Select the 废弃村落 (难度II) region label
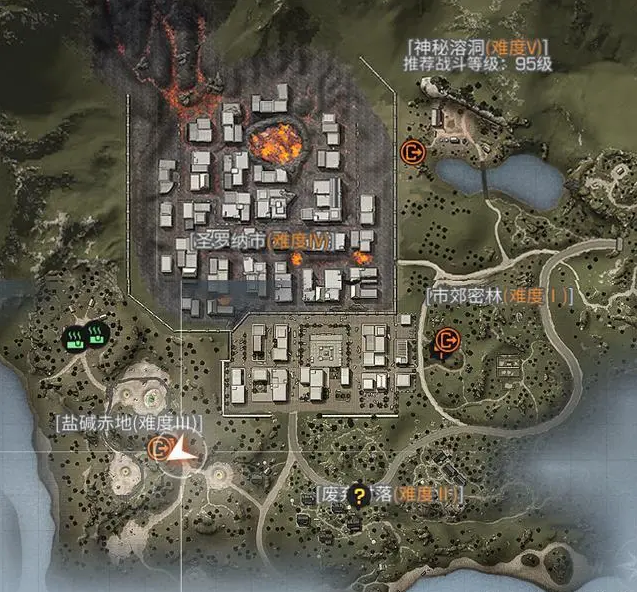The height and width of the screenshot is (592, 637). tap(387, 493)
